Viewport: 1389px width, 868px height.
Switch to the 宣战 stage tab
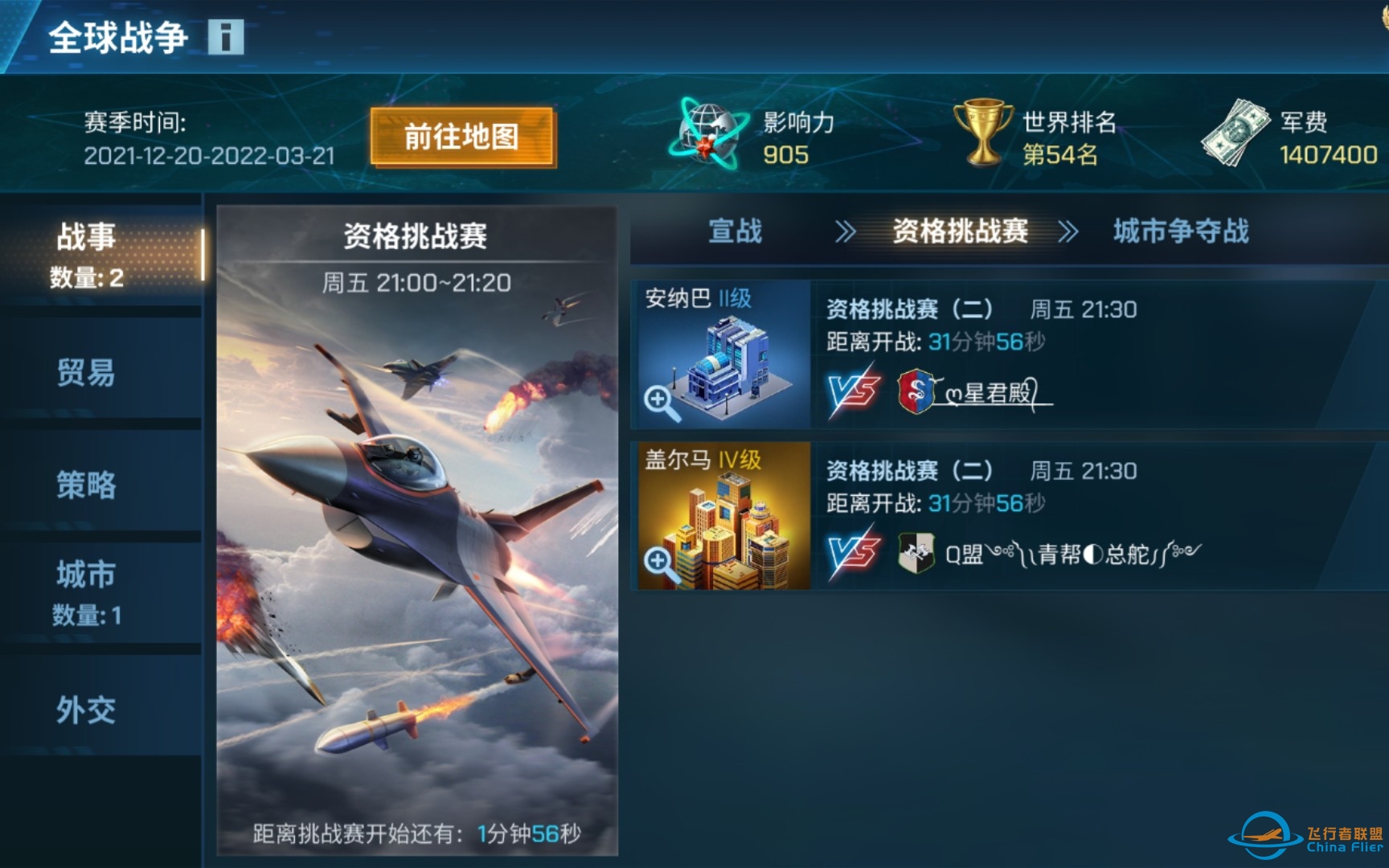tap(735, 232)
